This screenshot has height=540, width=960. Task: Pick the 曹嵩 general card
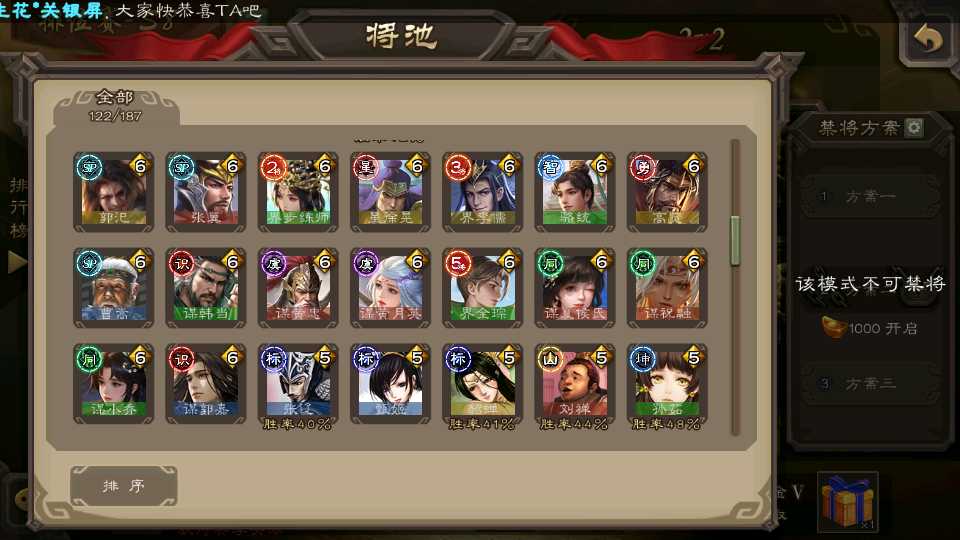click(x=114, y=287)
